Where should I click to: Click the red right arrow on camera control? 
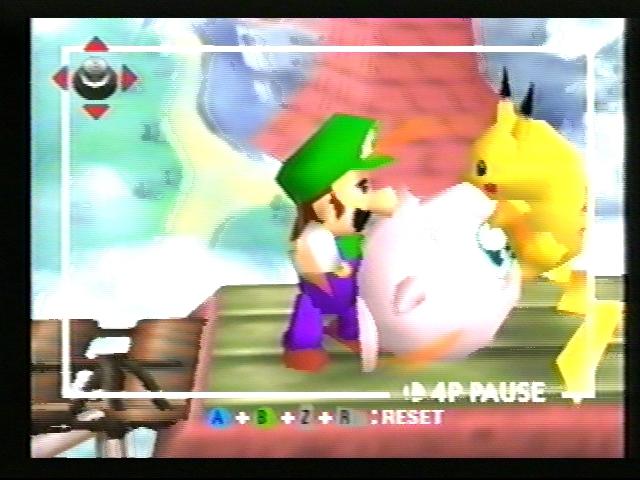pyautogui.click(x=131, y=77)
